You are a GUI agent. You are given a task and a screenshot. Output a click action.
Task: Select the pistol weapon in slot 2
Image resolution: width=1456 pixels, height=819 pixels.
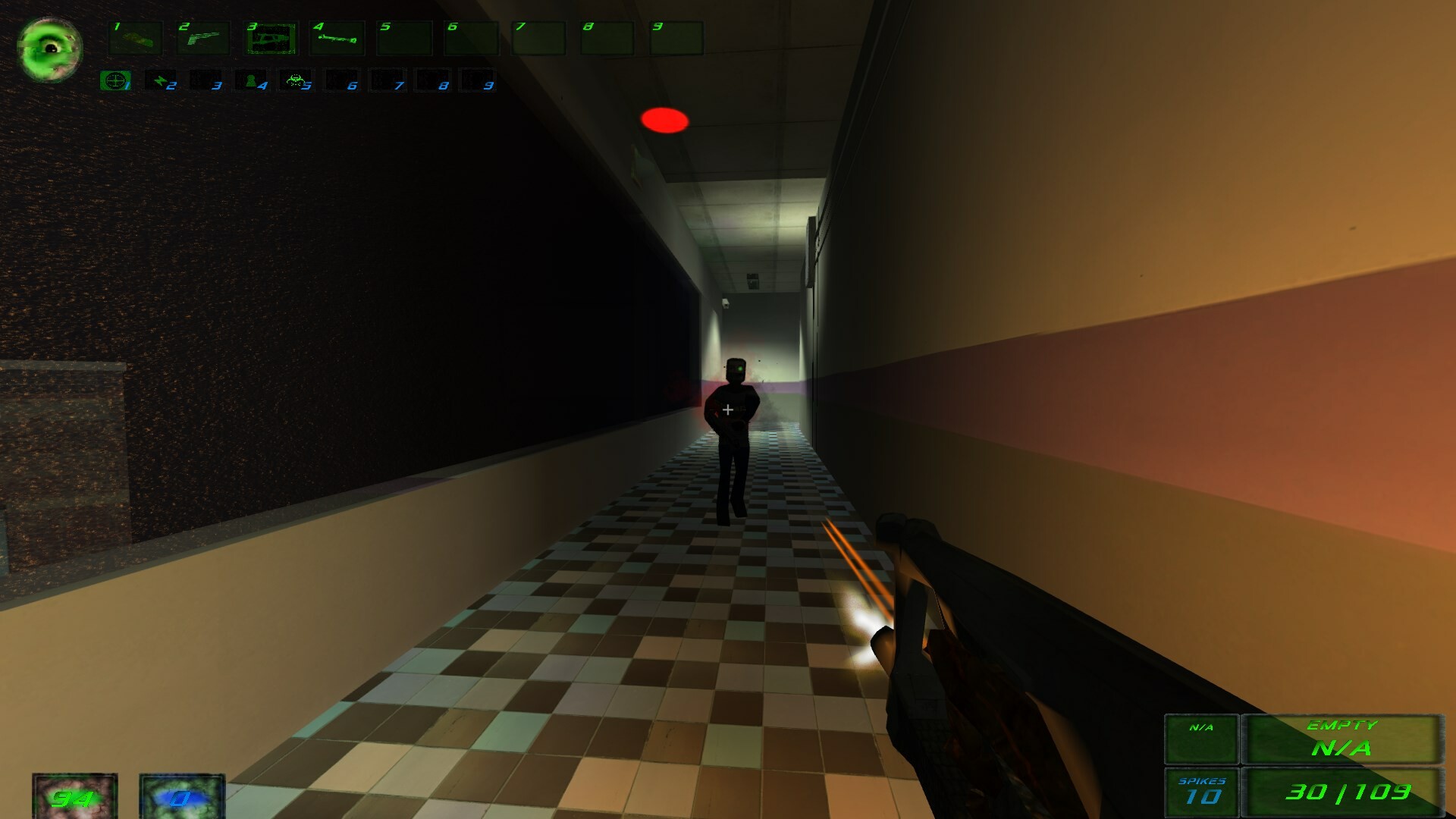[203, 38]
